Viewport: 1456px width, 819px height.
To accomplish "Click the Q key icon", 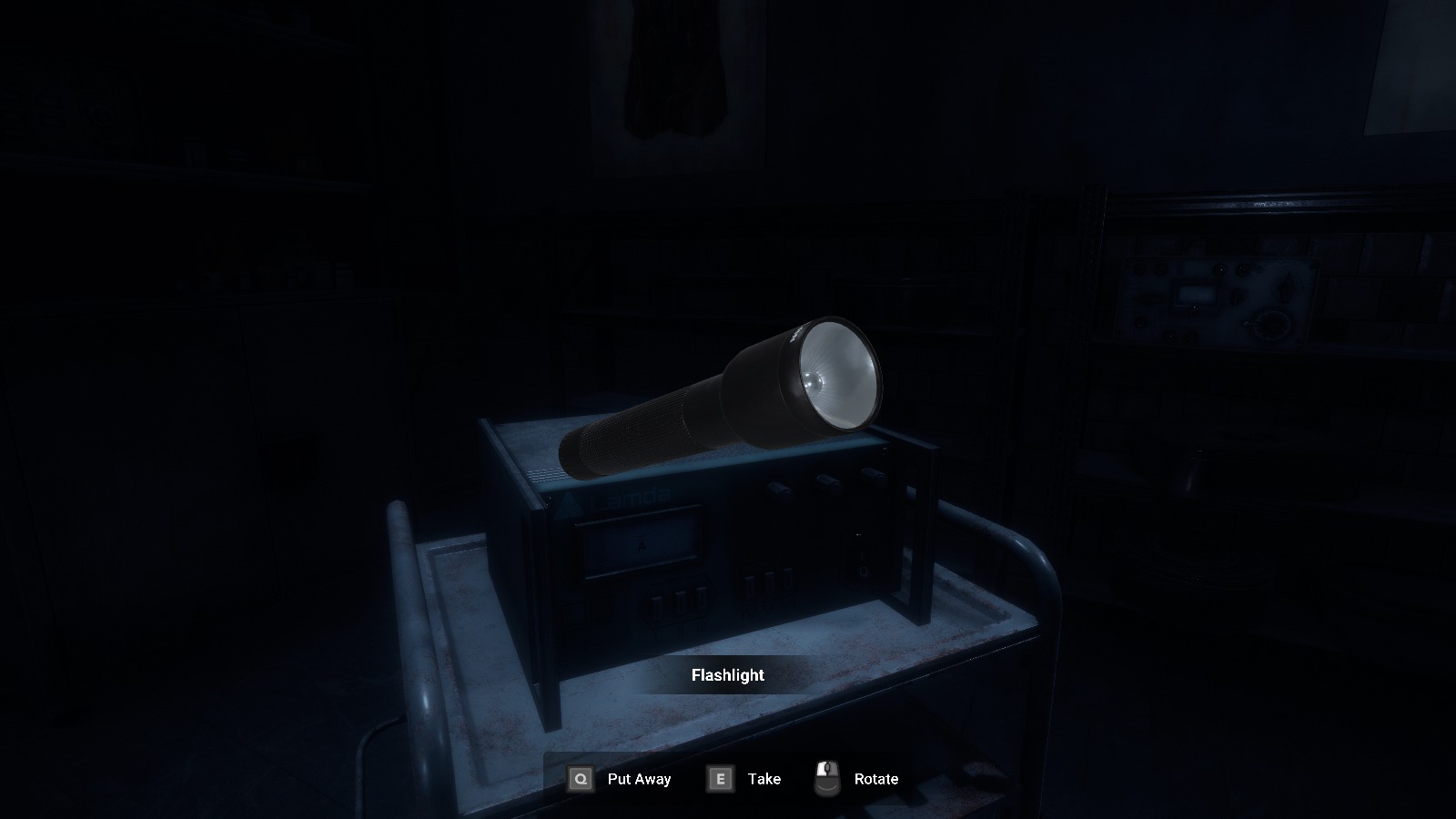I will [580, 779].
